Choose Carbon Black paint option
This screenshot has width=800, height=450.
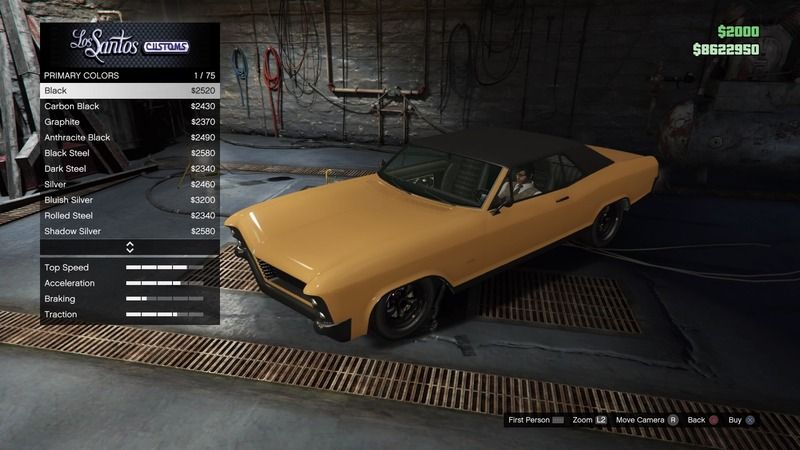pos(129,106)
